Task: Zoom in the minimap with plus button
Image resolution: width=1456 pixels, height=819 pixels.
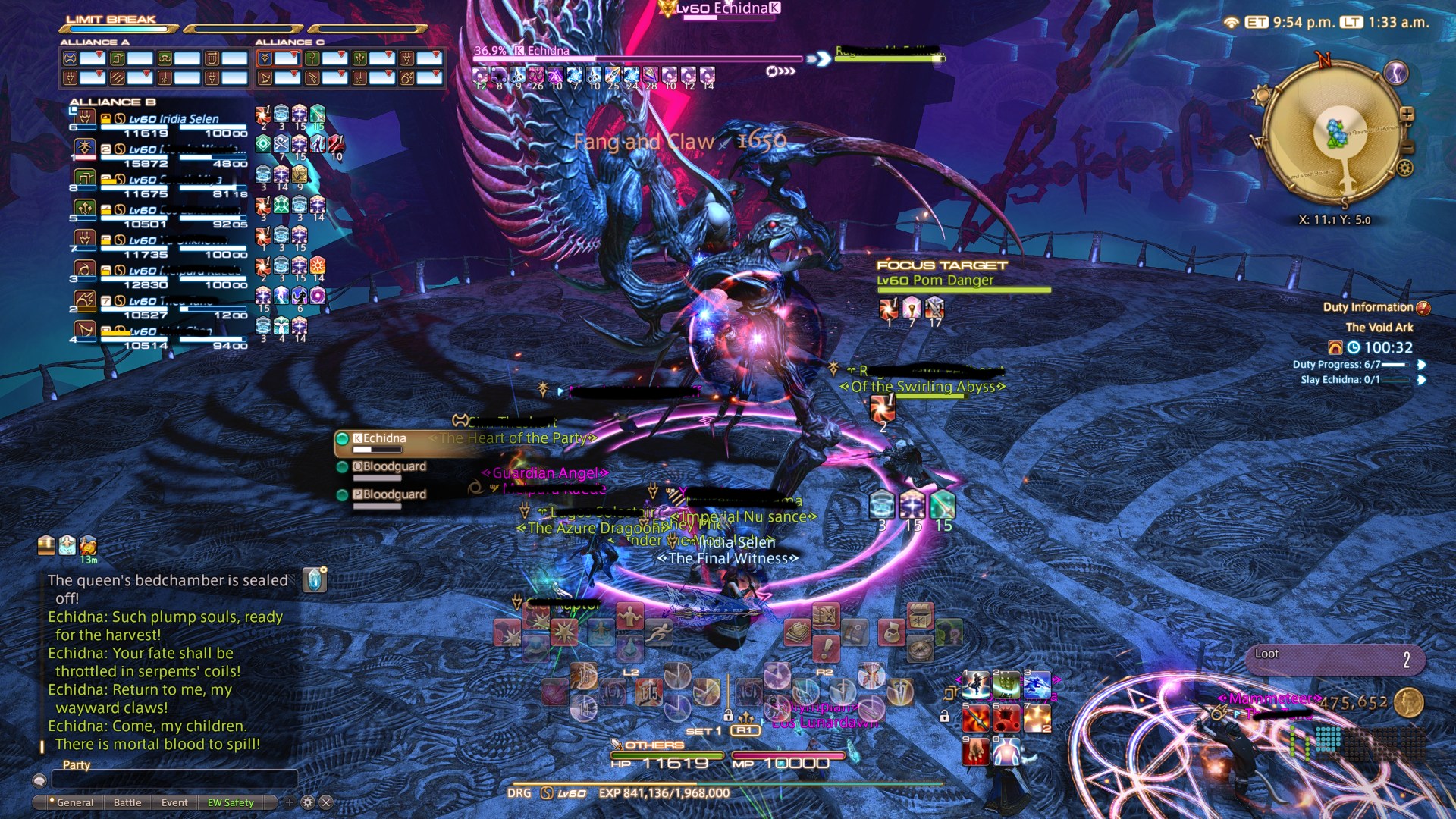Action: (1407, 115)
